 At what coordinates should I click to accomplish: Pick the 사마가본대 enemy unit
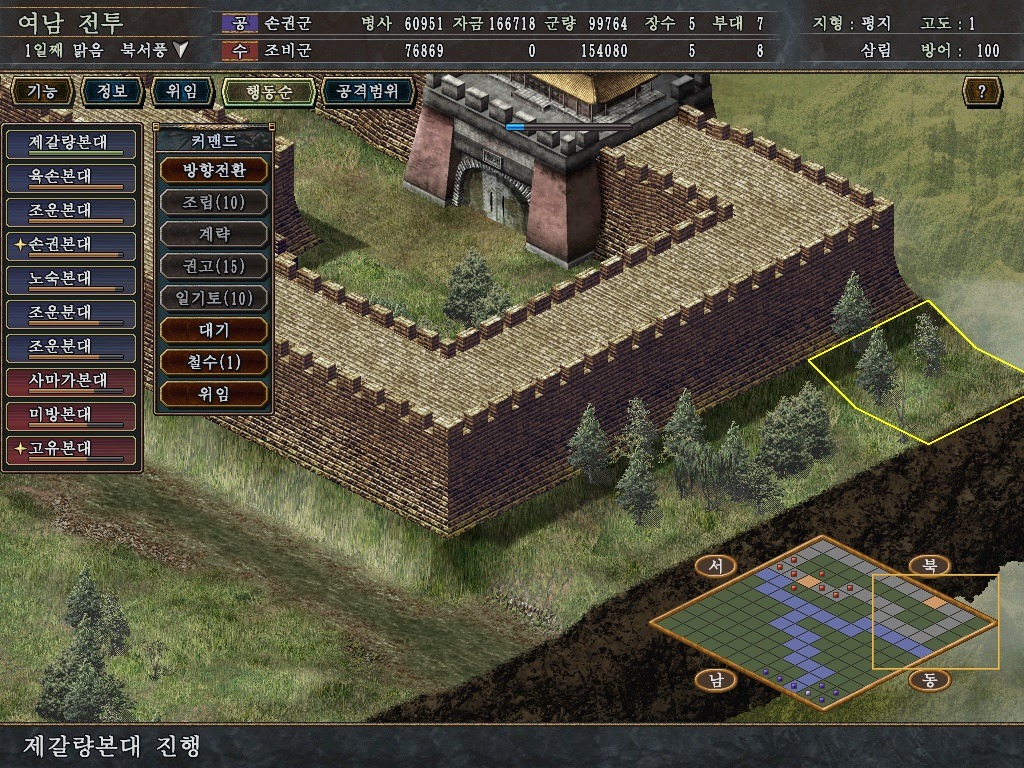[70, 381]
